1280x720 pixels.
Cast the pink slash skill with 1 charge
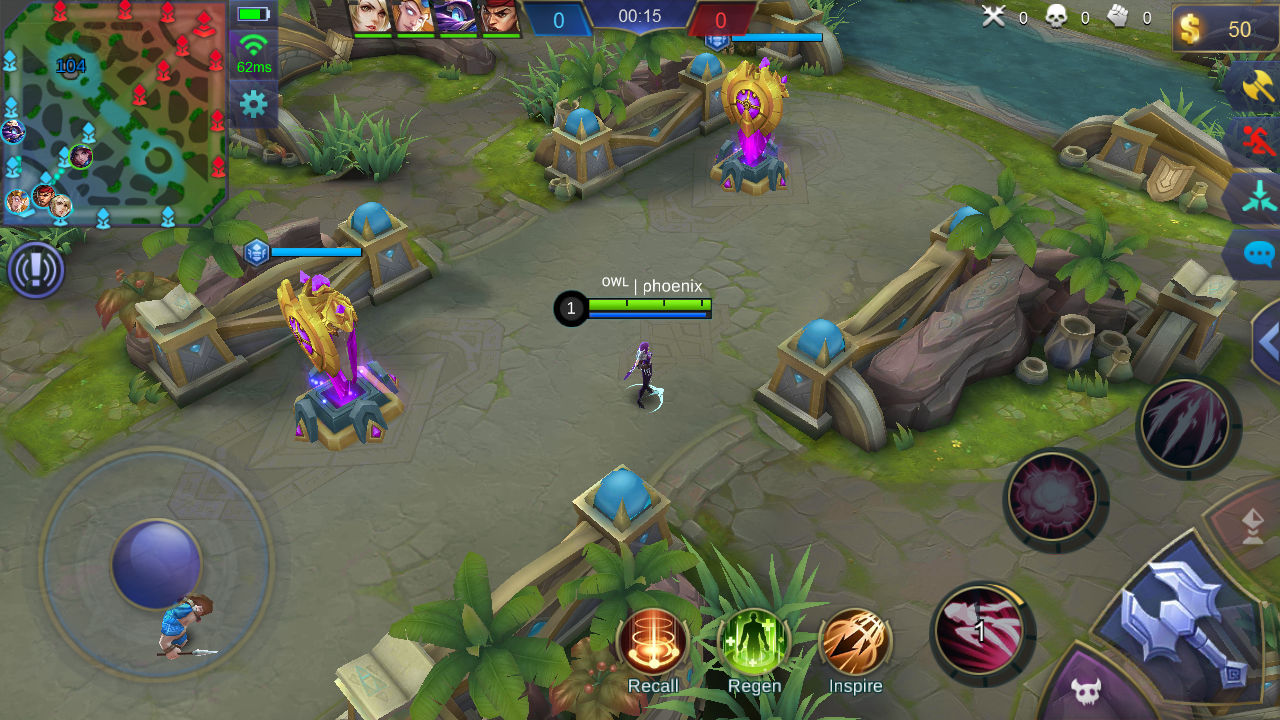click(x=982, y=629)
